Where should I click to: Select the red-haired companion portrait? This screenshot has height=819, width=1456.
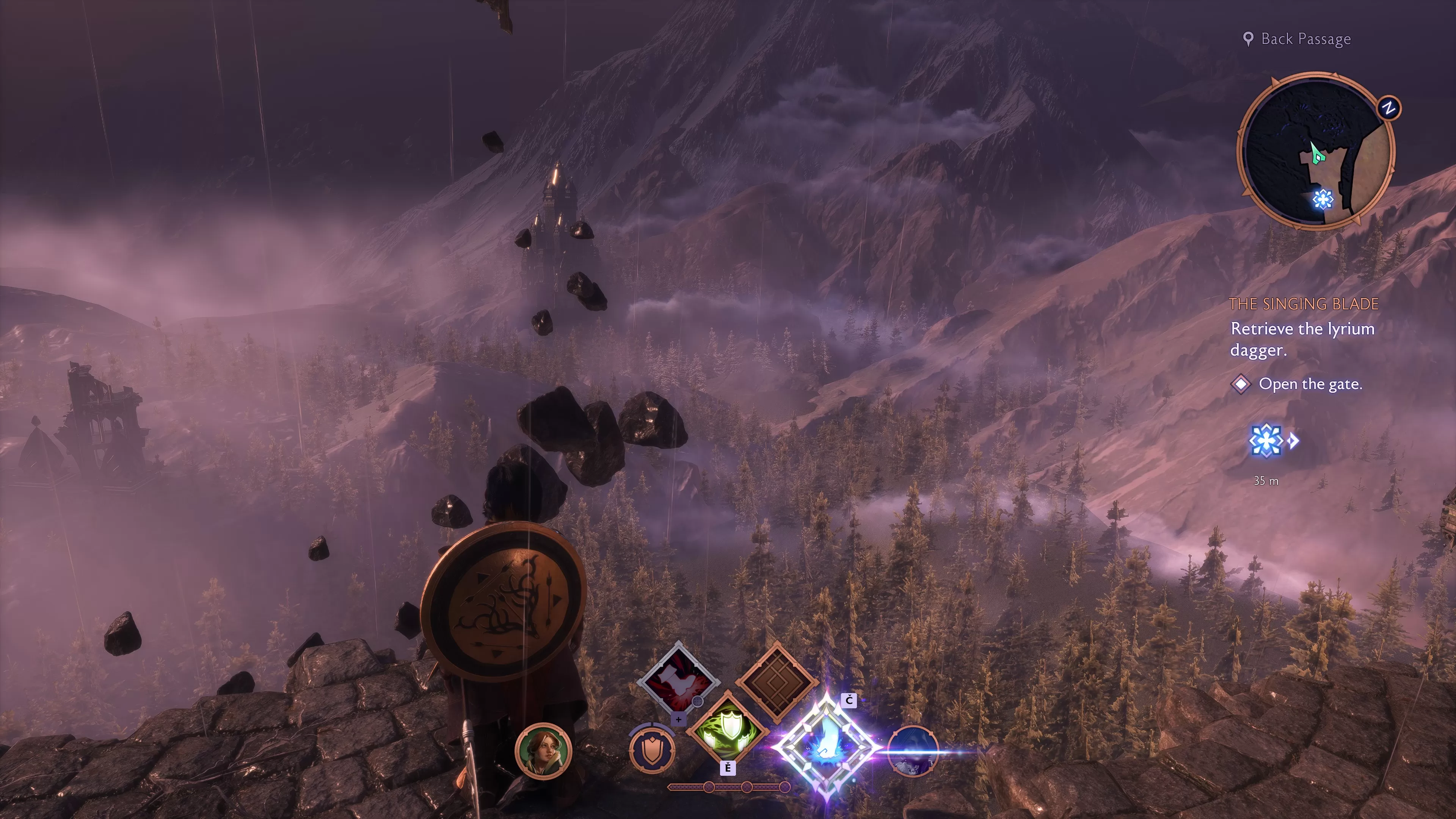[543, 751]
